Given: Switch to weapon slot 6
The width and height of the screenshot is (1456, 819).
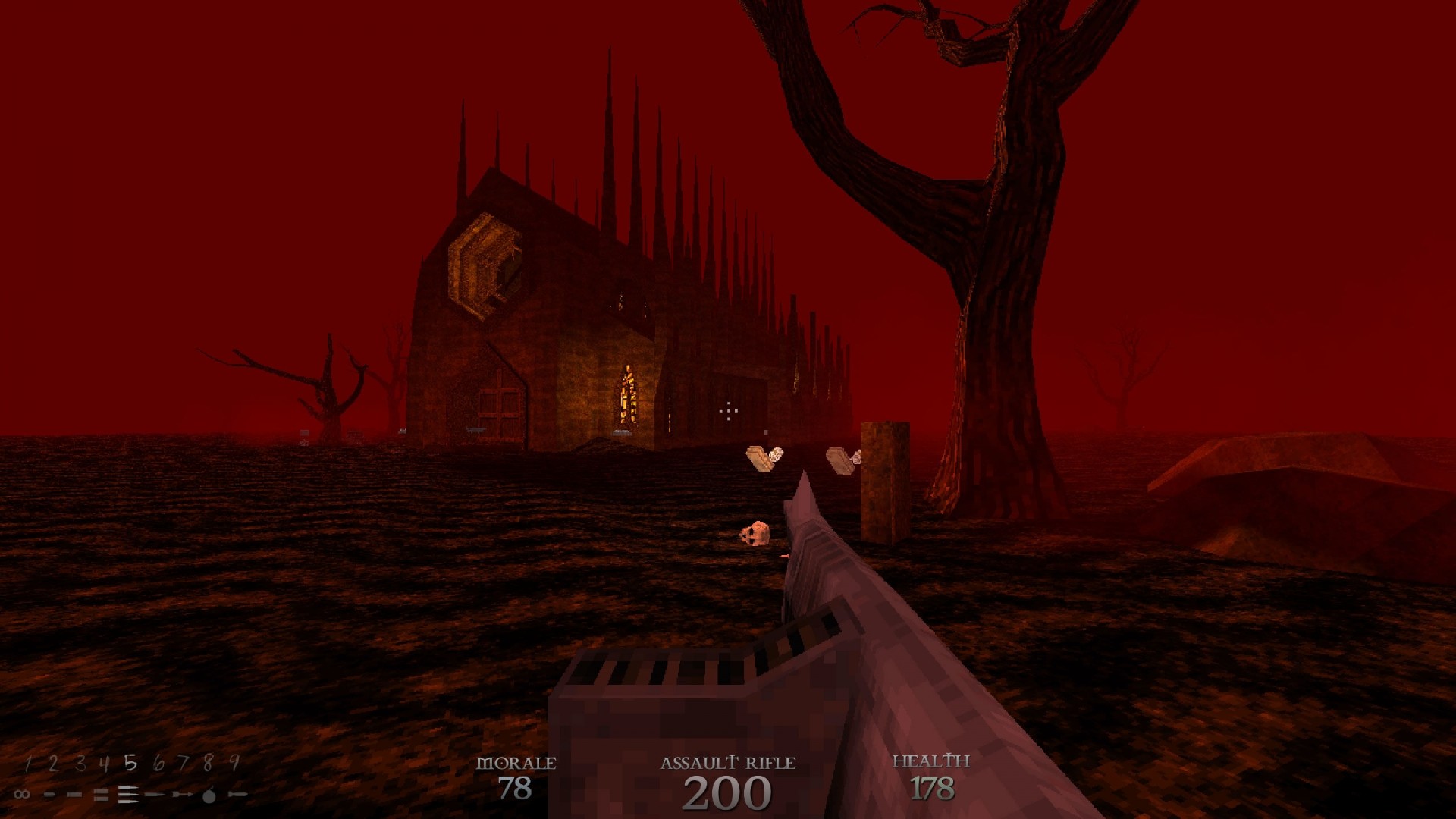Looking at the screenshot, I should (x=158, y=763).
